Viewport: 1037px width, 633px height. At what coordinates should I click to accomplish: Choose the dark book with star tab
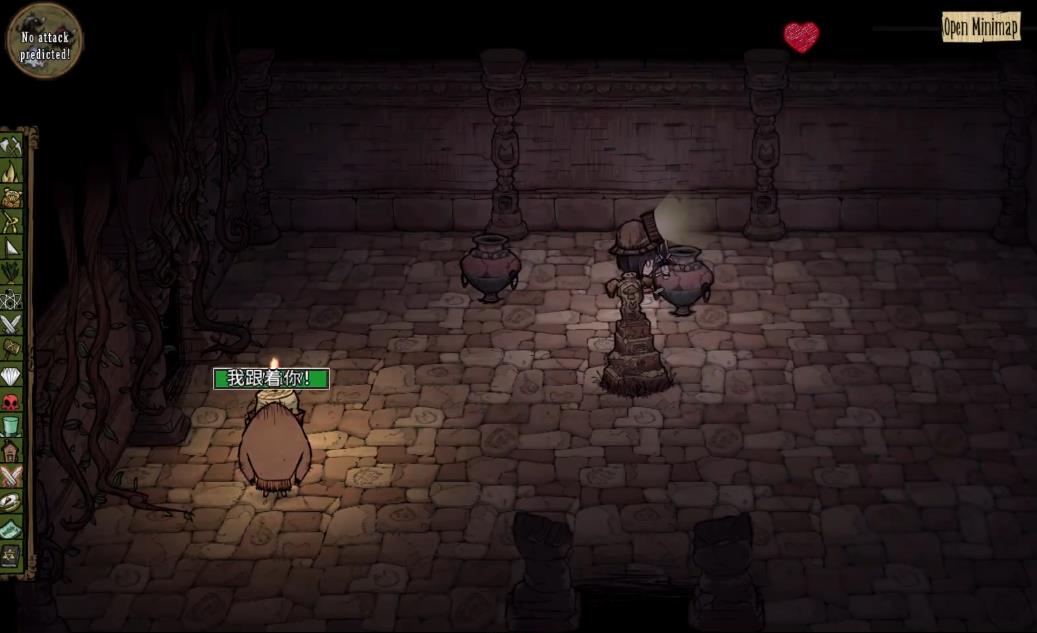pos(11,553)
